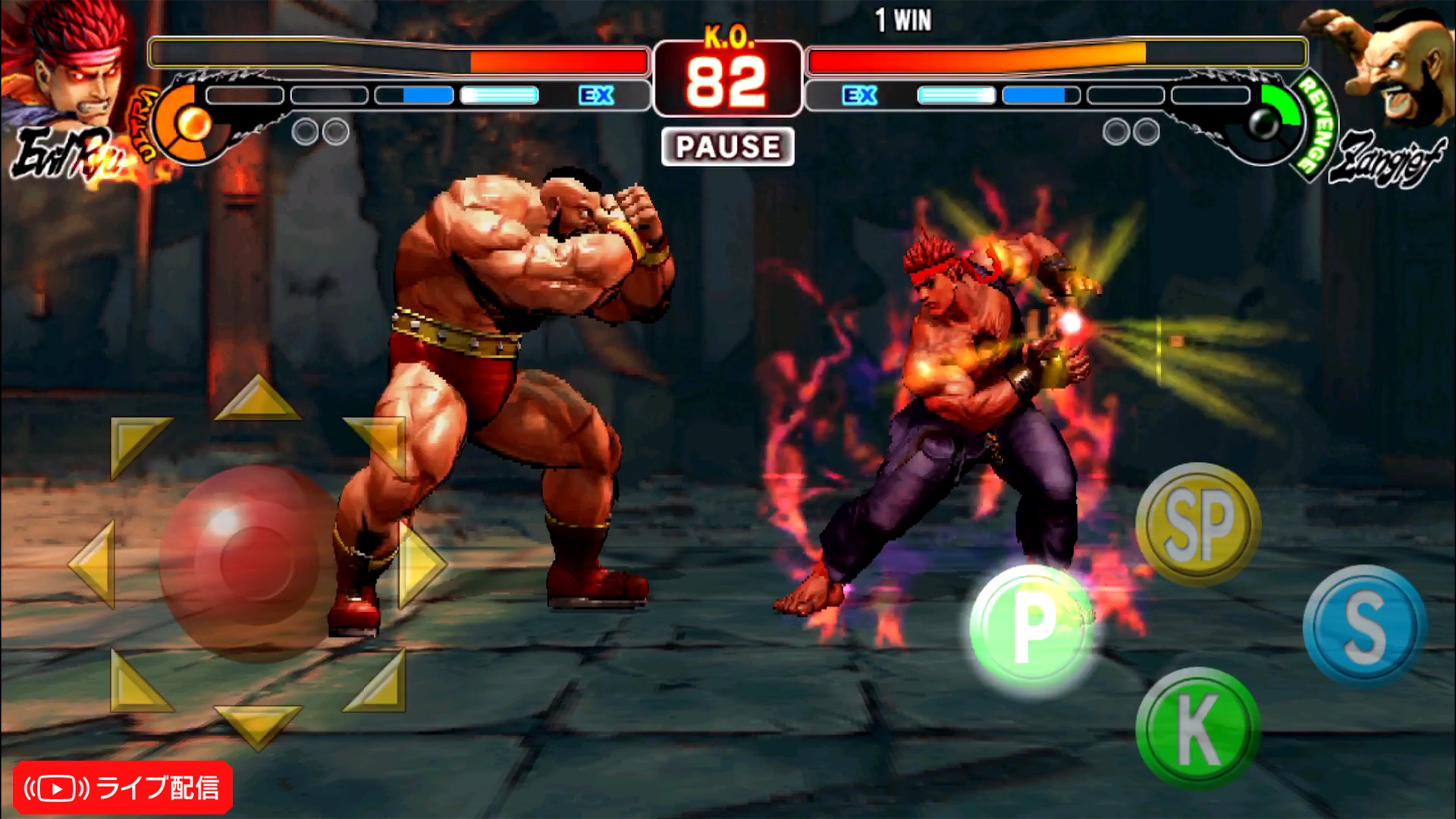The height and width of the screenshot is (819, 1456).
Task: Tap the up-right diagonal d-pad arrow
Action: coord(379,442)
